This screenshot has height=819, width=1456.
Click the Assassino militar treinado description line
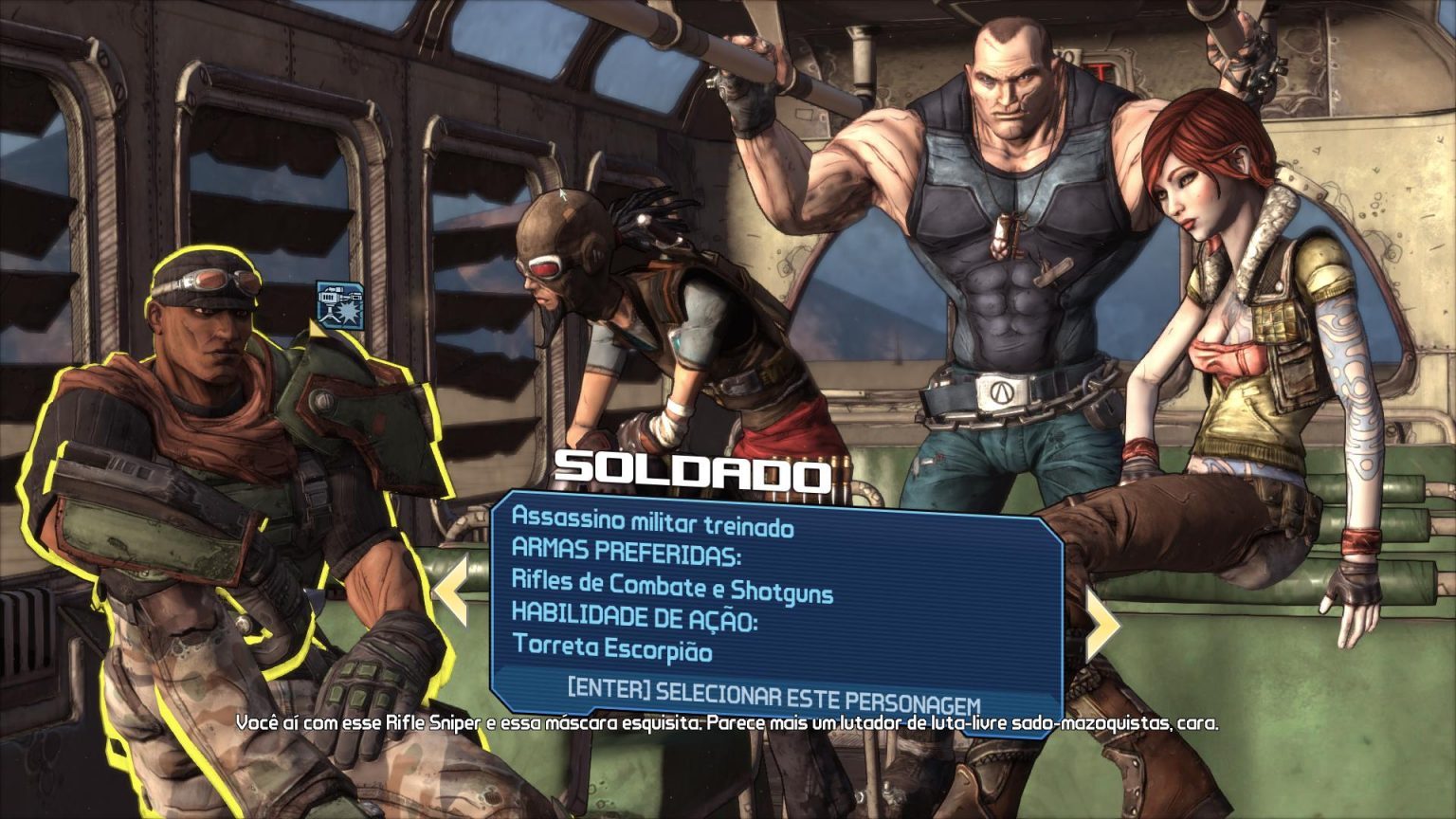pyautogui.click(x=653, y=520)
